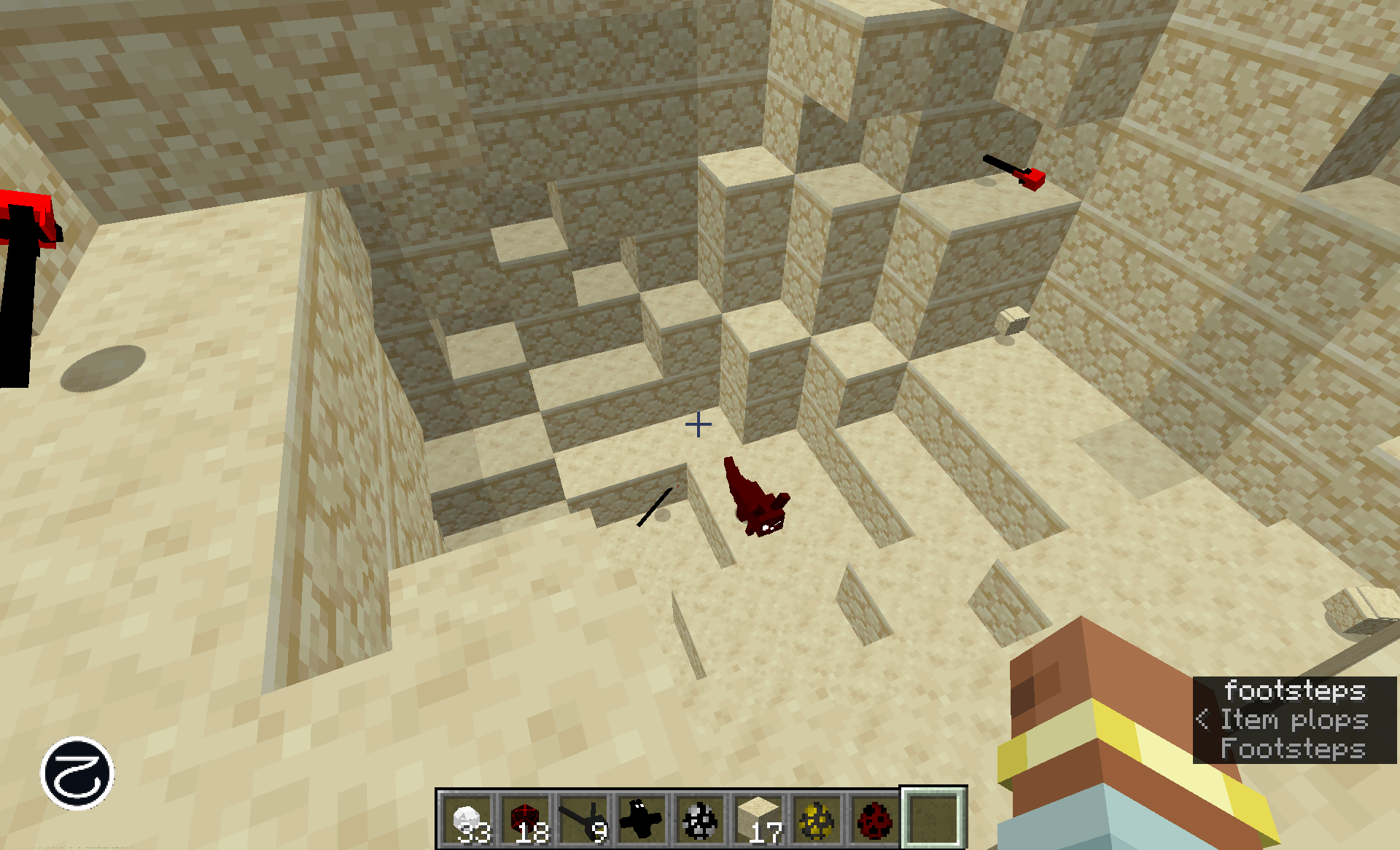Image resolution: width=1400 pixels, height=850 pixels.
Task: Select the red block item stack of 18
Action: [525, 818]
